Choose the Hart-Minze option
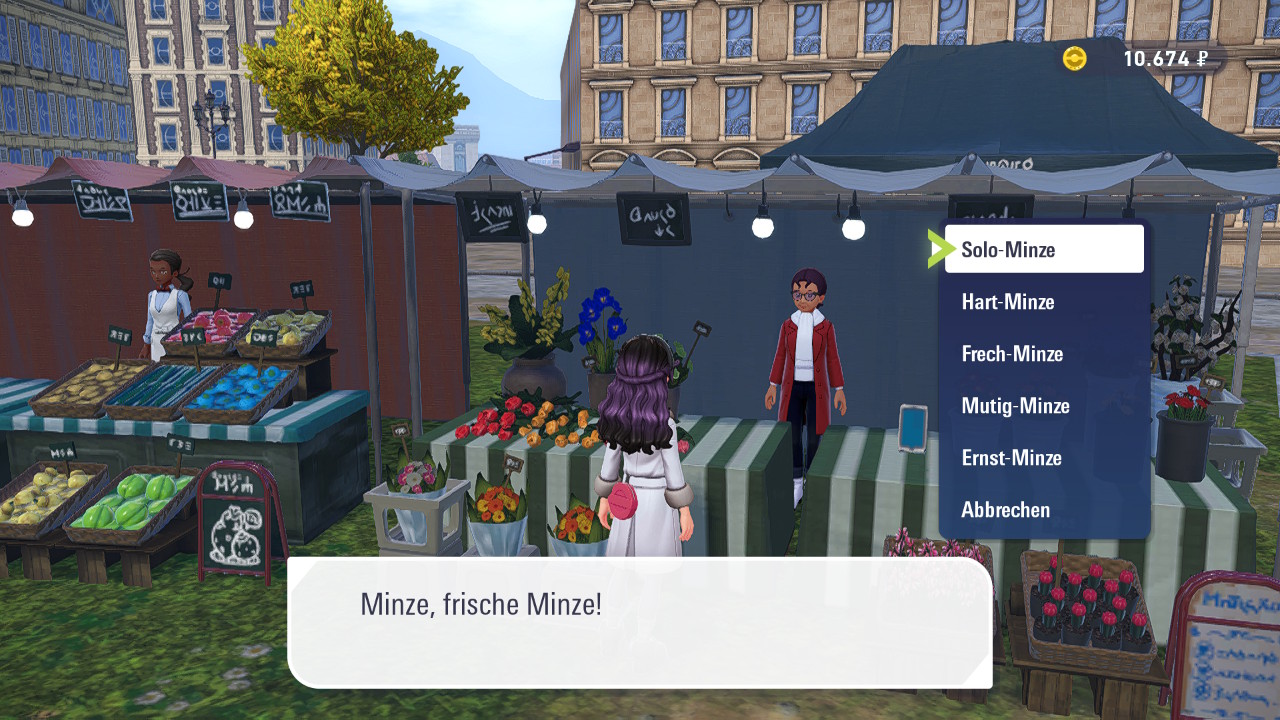Viewport: 1280px width, 720px height. tap(1043, 302)
